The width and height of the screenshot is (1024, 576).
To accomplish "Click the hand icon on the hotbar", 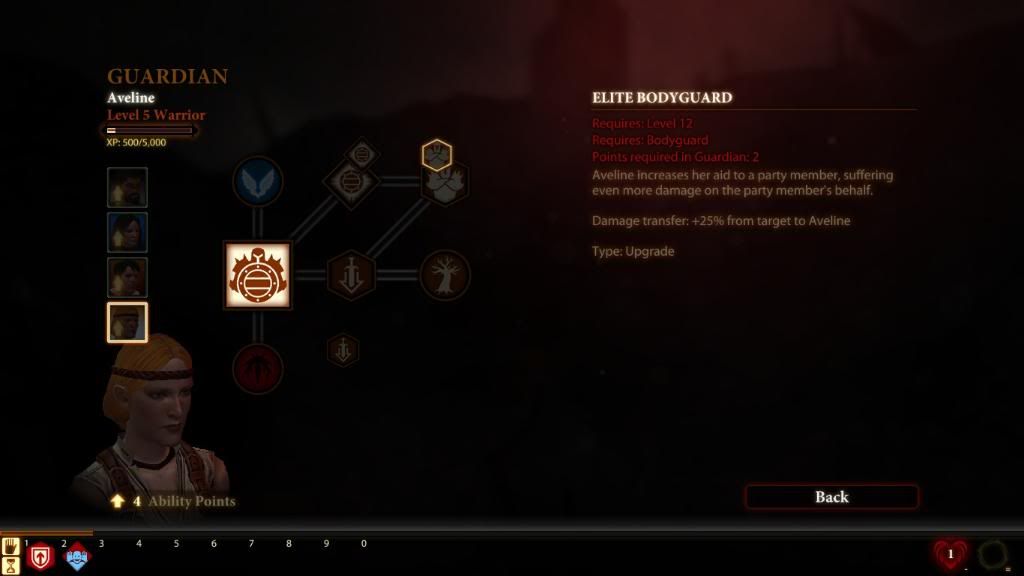I will (x=11, y=546).
